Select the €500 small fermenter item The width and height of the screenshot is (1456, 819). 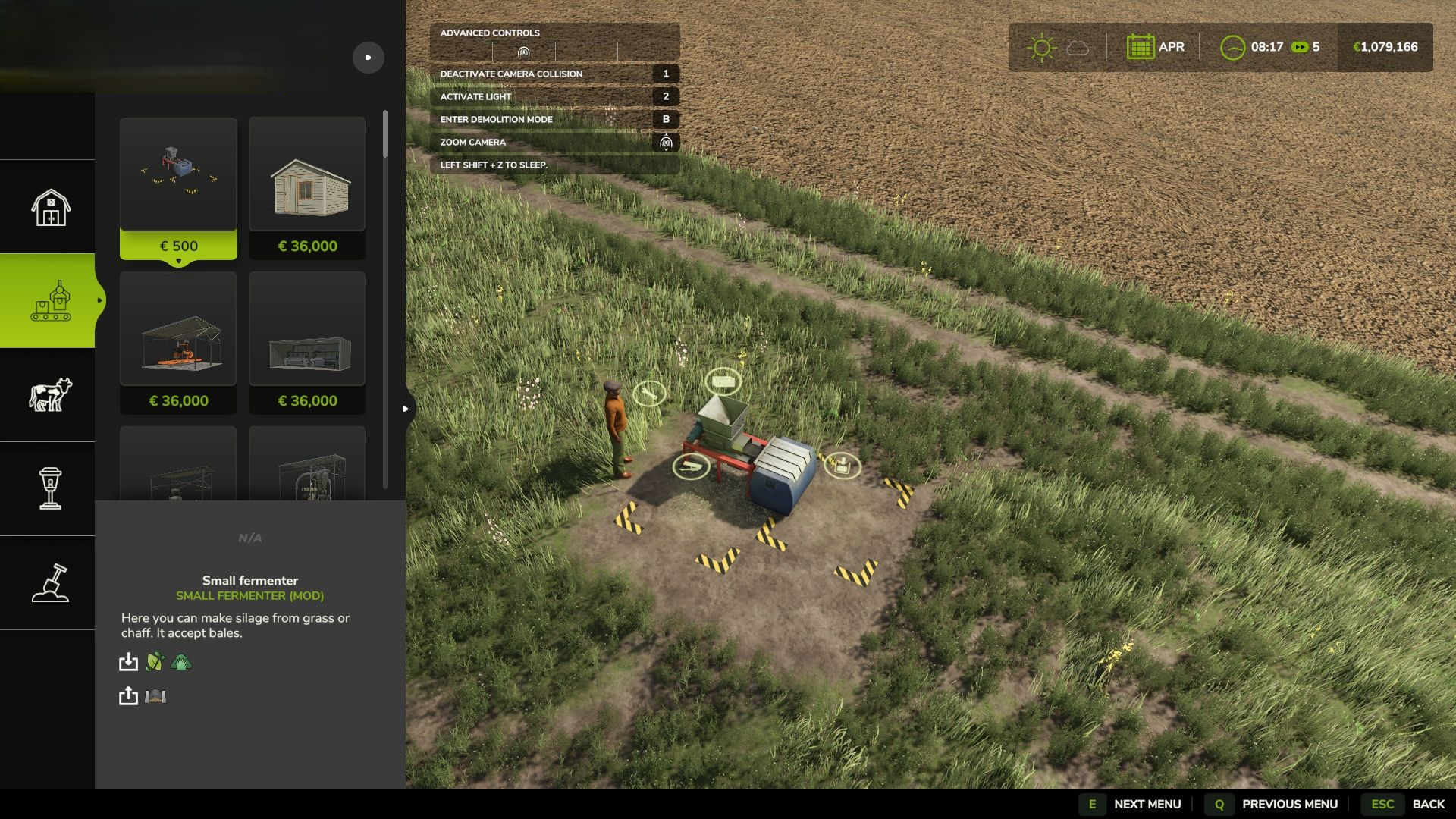pyautogui.click(x=178, y=188)
